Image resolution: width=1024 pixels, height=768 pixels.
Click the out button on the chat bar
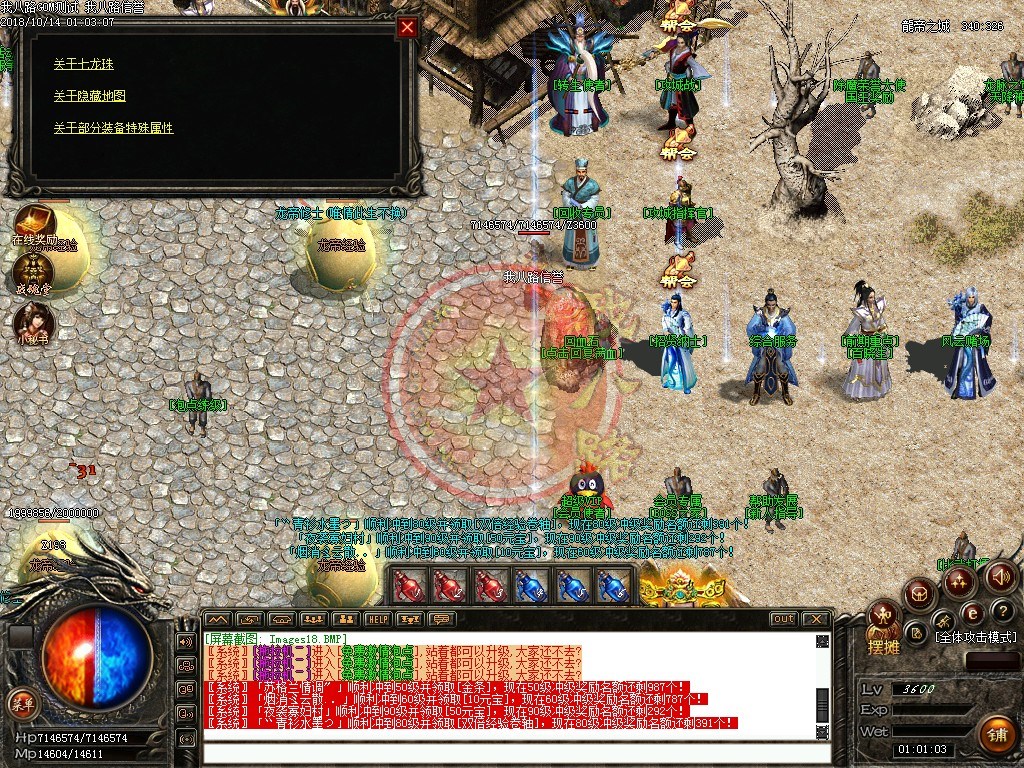pos(784,619)
